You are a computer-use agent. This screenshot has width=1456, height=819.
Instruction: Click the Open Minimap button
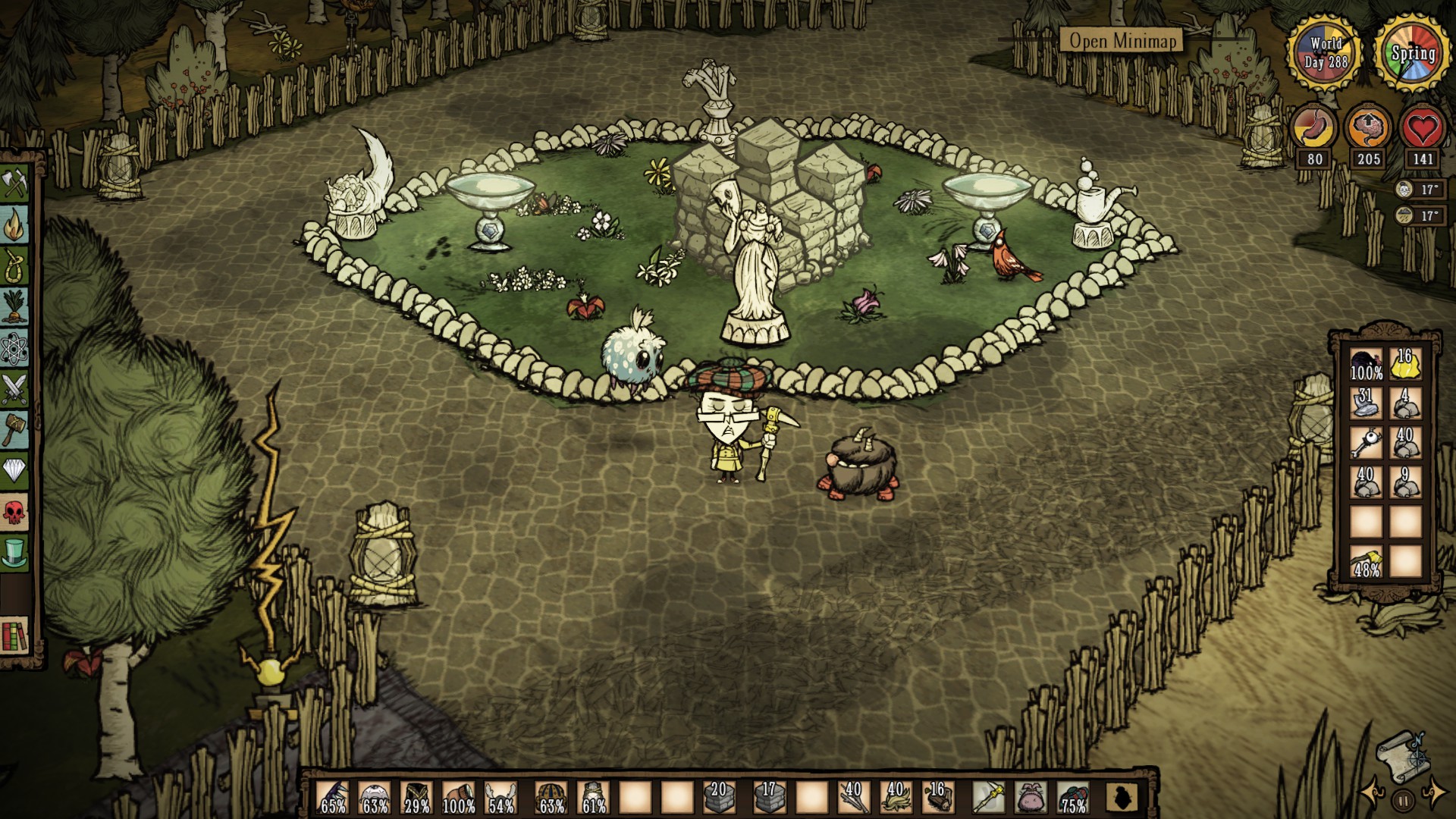1122,40
